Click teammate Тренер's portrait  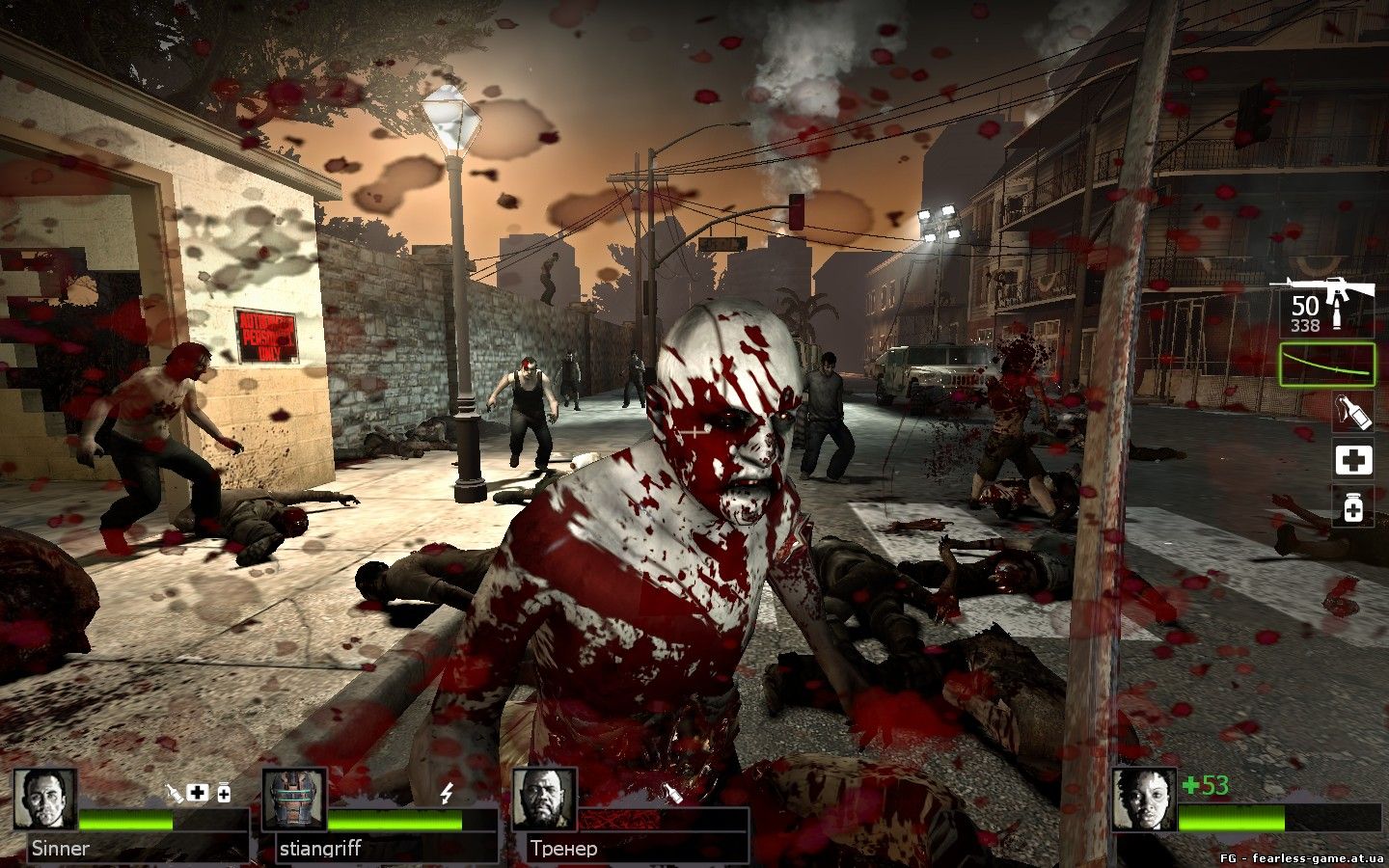[544, 800]
